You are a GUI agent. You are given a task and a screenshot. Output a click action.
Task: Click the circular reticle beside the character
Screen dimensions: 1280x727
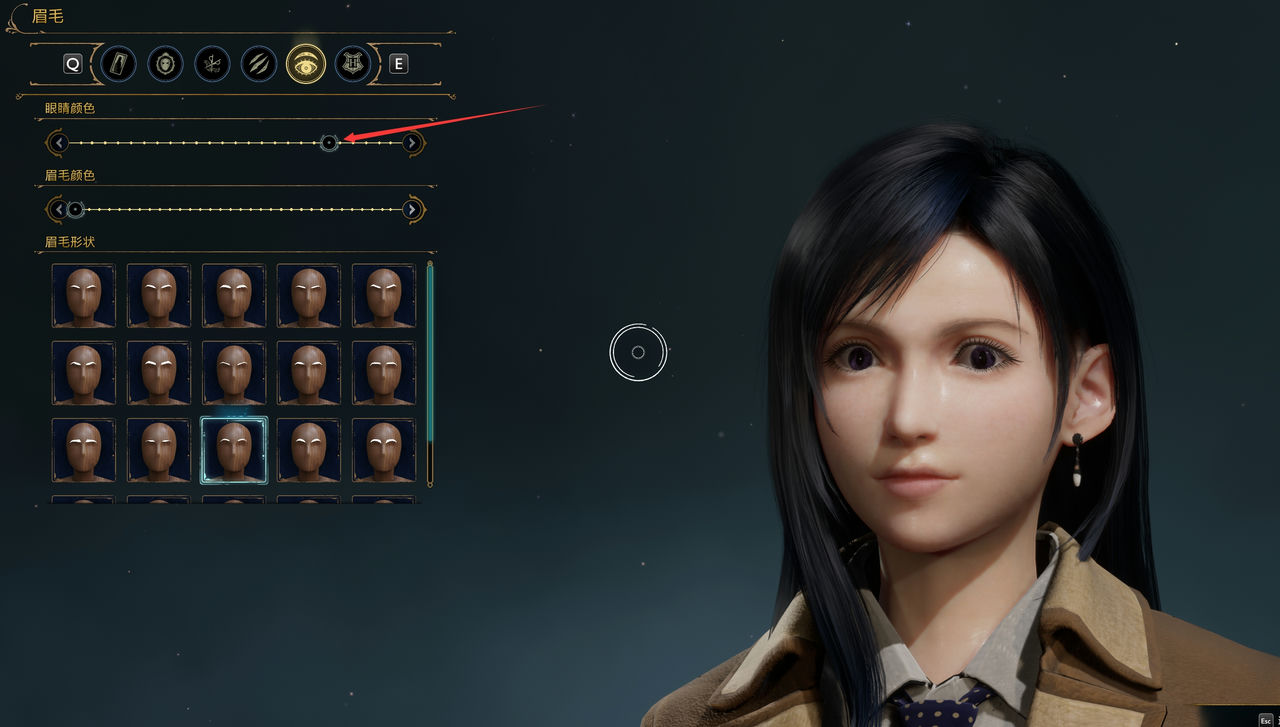(638, 354)
